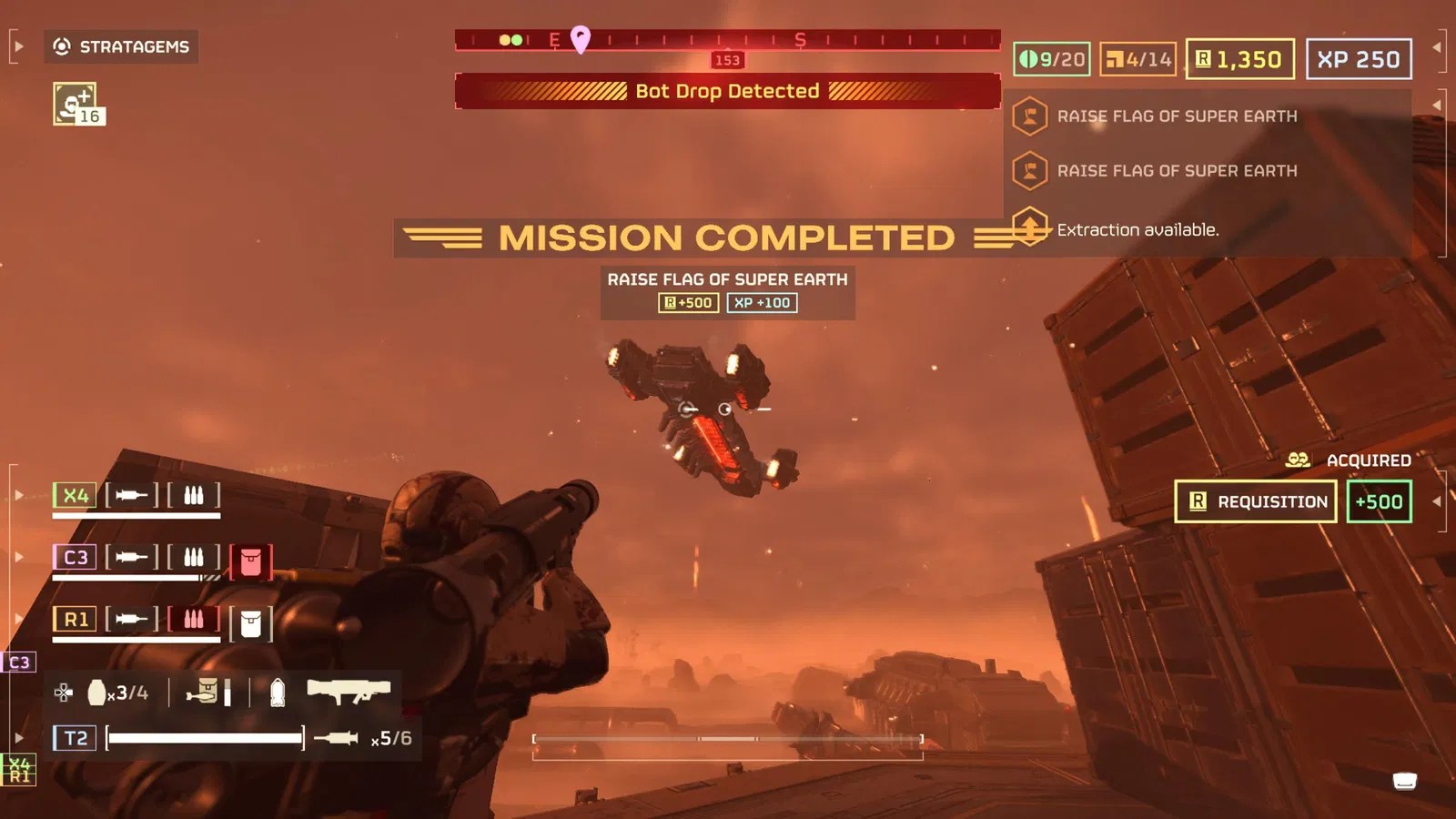Viewport: 1456px width, 819px height.
Task: Click the white backpack icon
Action: (250, 624)
